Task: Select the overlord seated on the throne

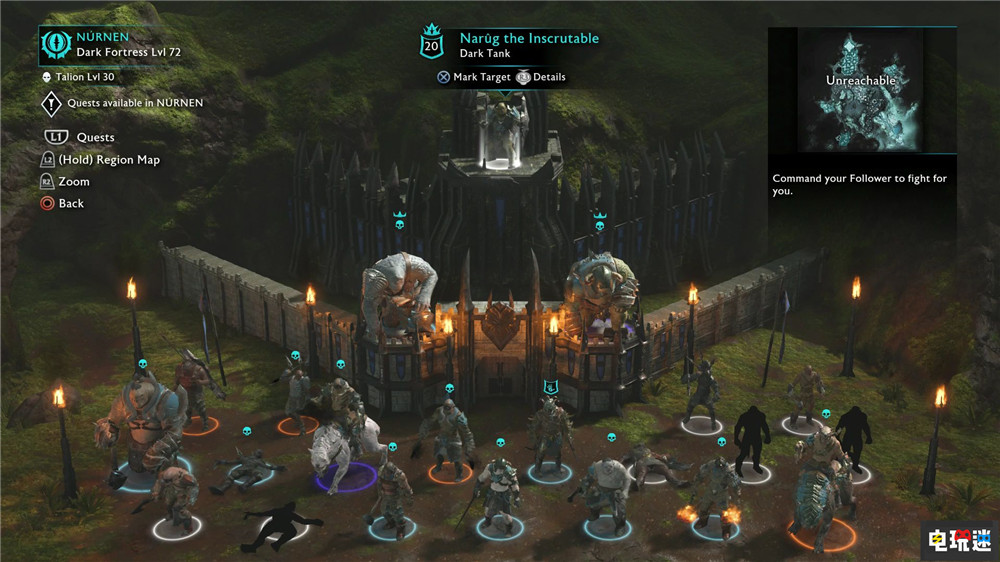Action: pos(507,130)
